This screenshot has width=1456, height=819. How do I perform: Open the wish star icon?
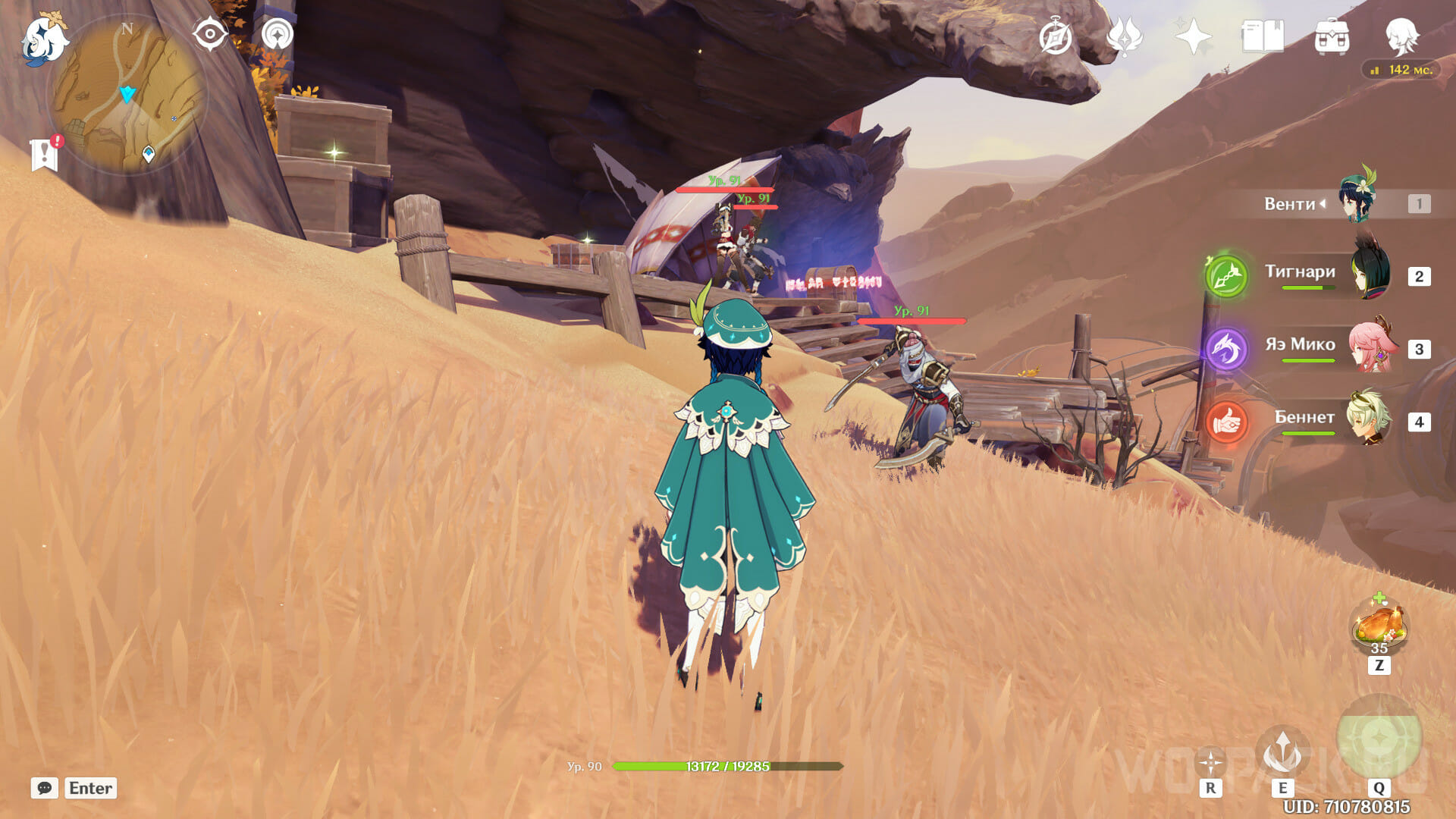point(1193,36)
